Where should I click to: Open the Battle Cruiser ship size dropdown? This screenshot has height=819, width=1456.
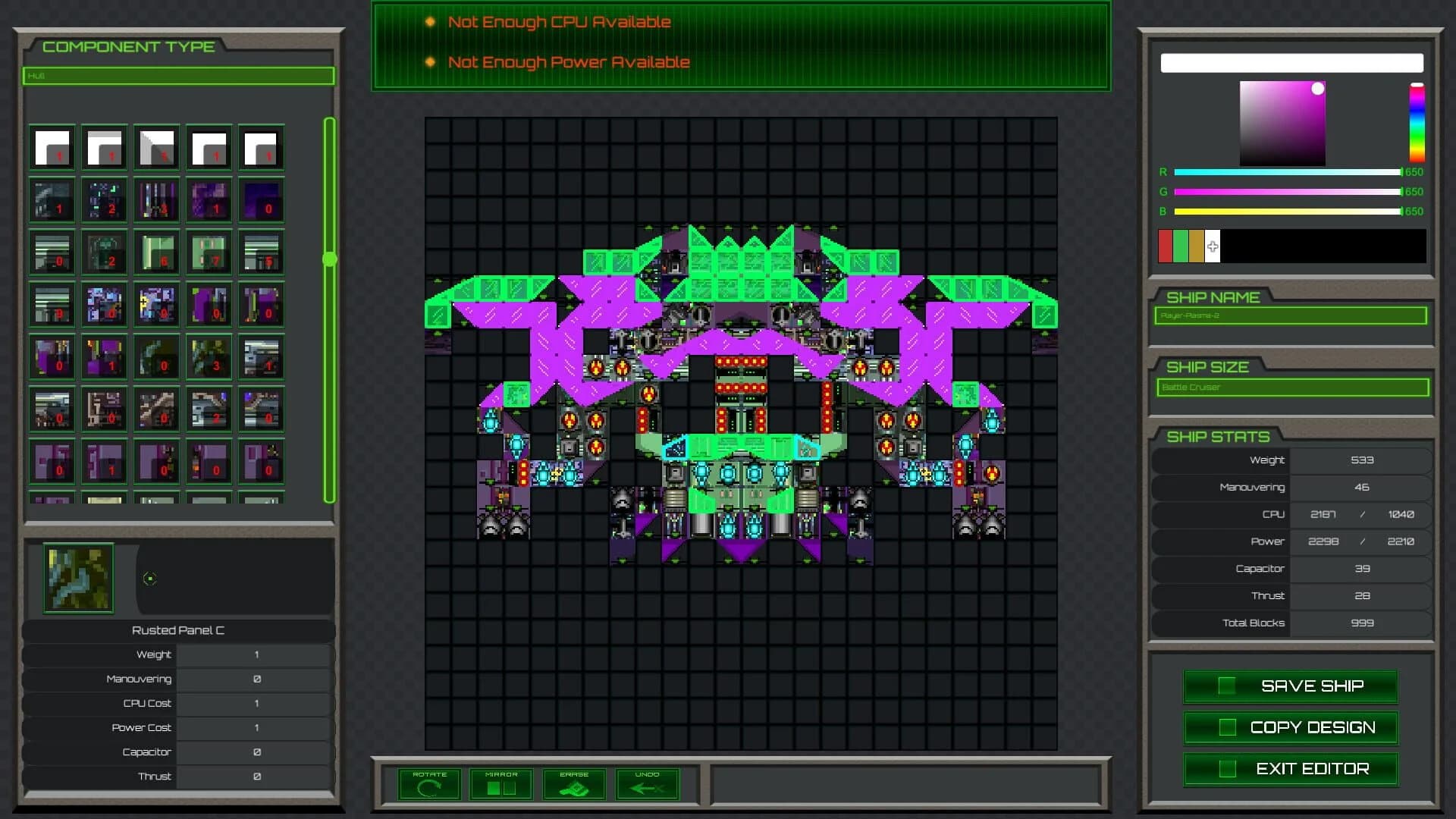pos(1292,388)
